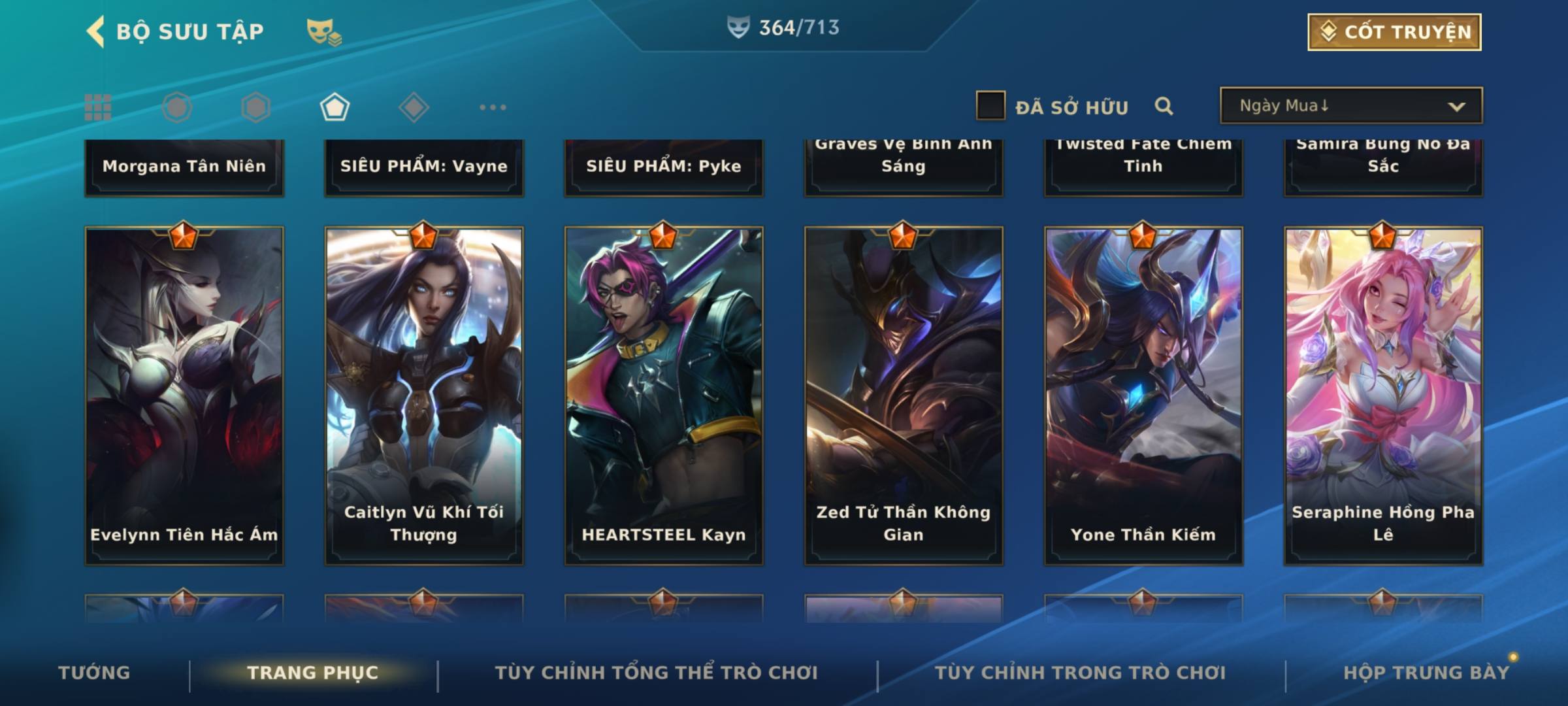Go back from Bộ Sưu Tập

[x=96, y=32]
